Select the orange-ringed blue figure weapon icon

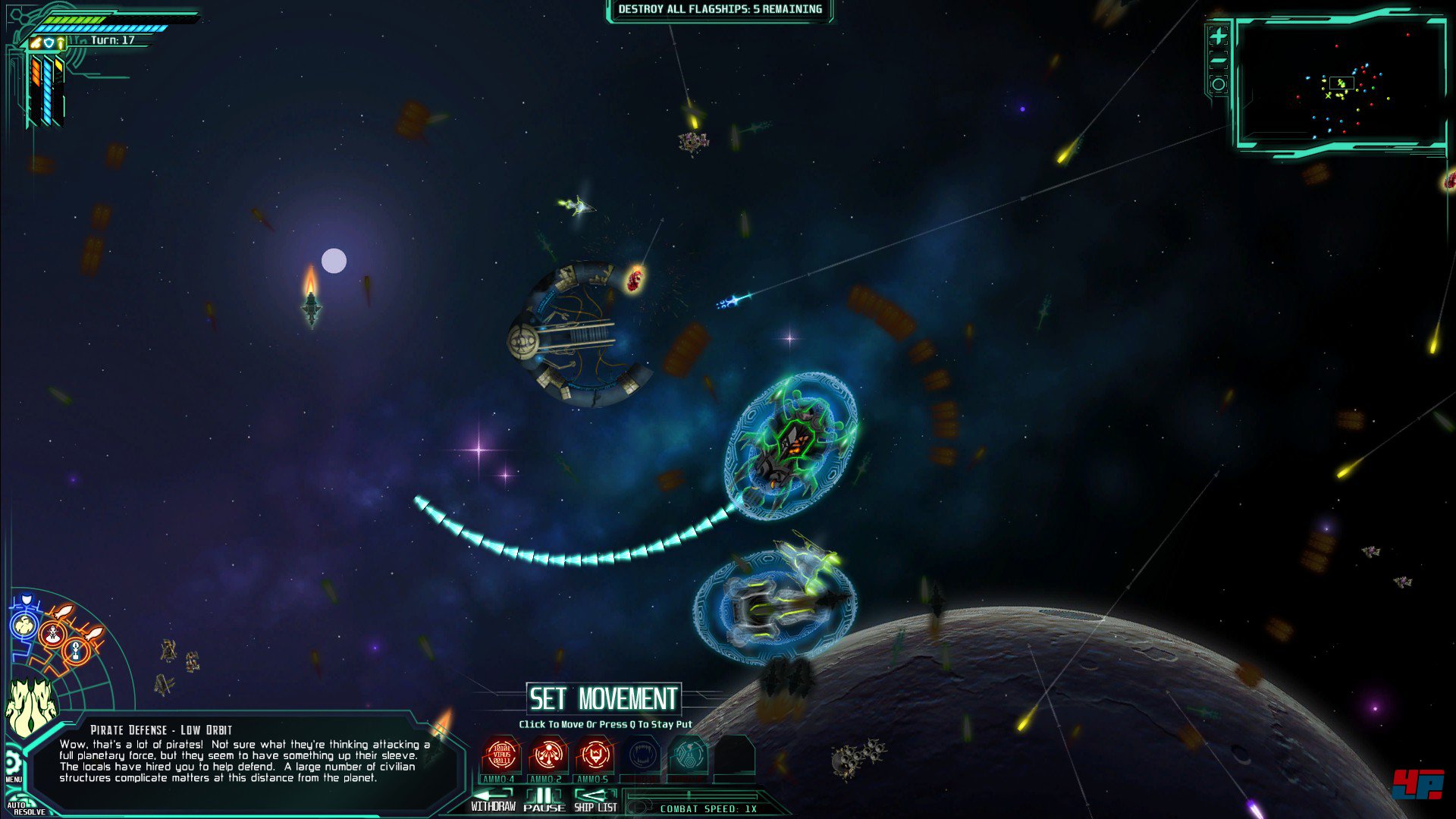click(75, 650)
